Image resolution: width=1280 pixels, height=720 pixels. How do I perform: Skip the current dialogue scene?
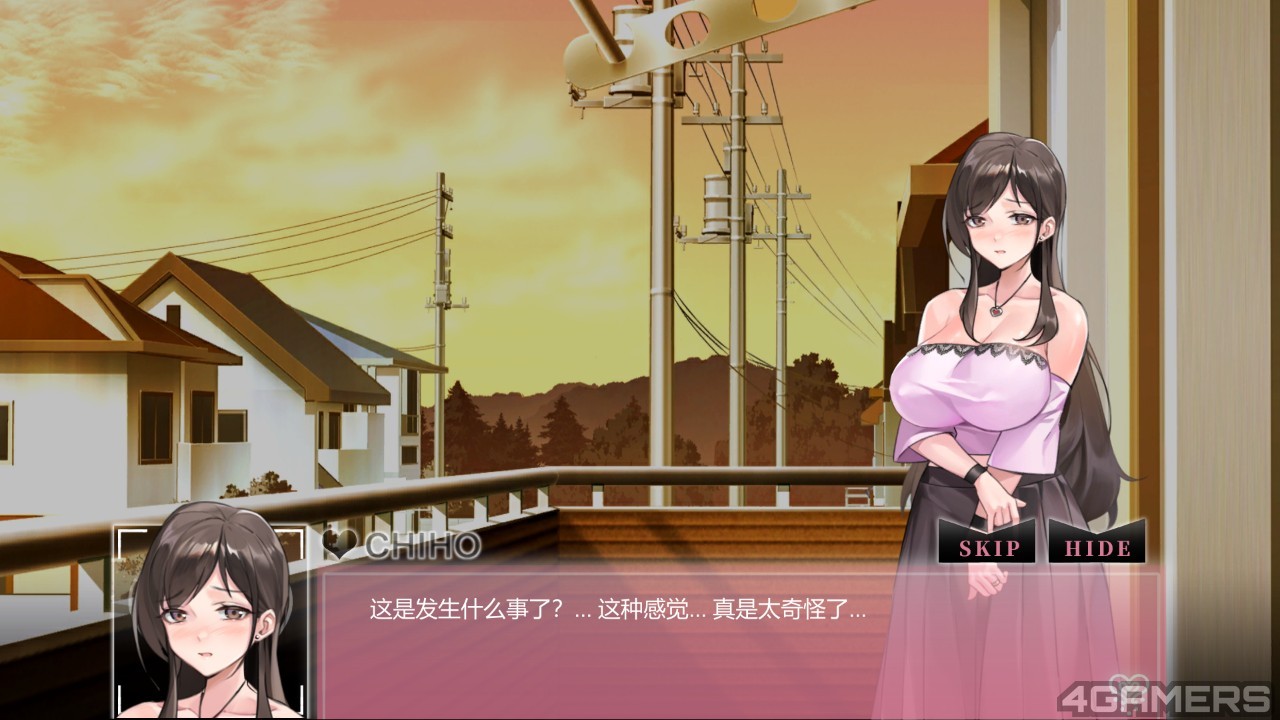coord(989,548)
